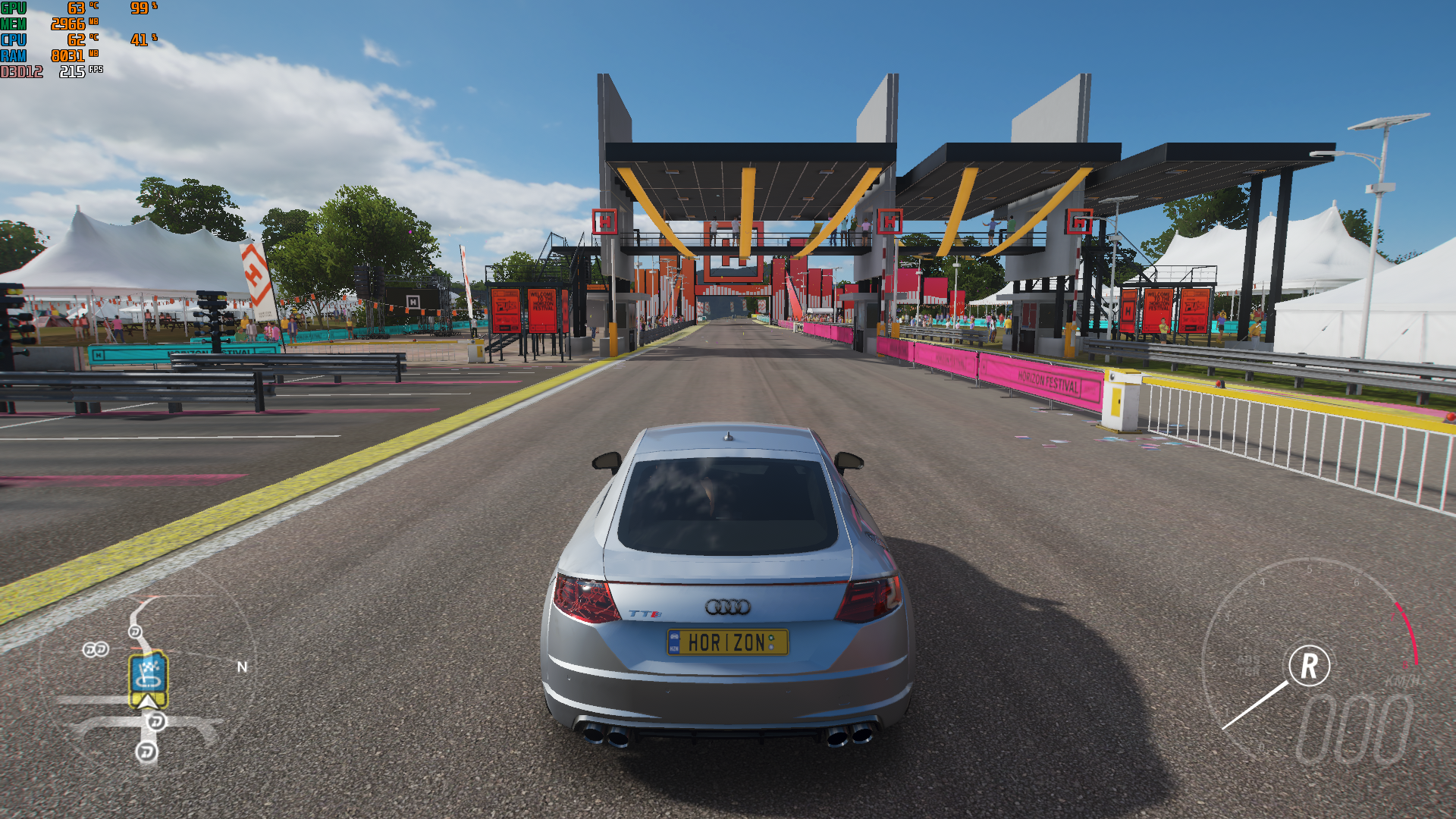Select the blue checkered-flag festival marker on minimap
The width and height of the screenshot is (1456, 819).
pyautogui.click(x=149, y=673)
